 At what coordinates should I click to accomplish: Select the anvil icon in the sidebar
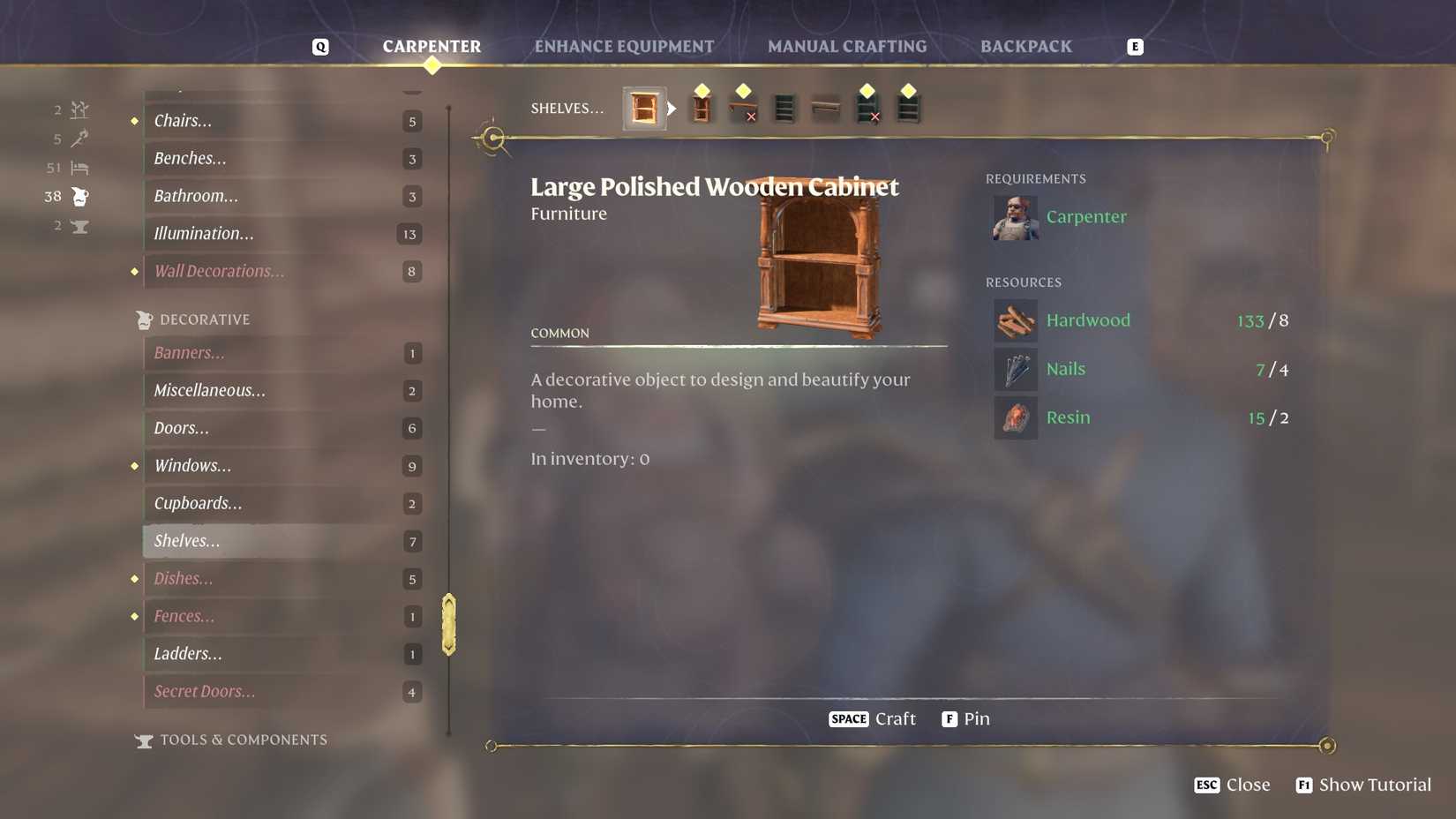(79, 226)
